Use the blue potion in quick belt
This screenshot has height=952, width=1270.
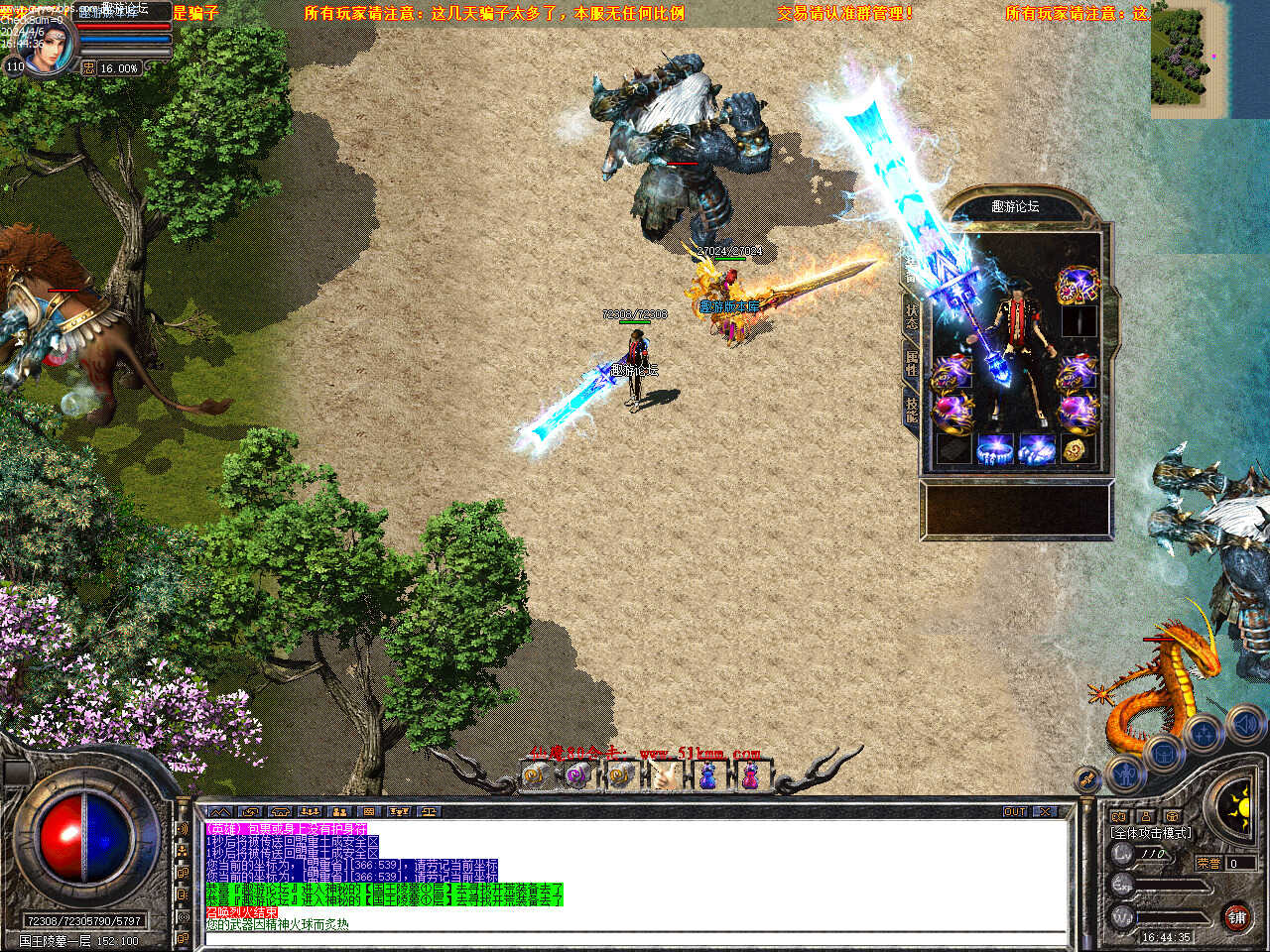pyautogui.click(x=707, y=775)
